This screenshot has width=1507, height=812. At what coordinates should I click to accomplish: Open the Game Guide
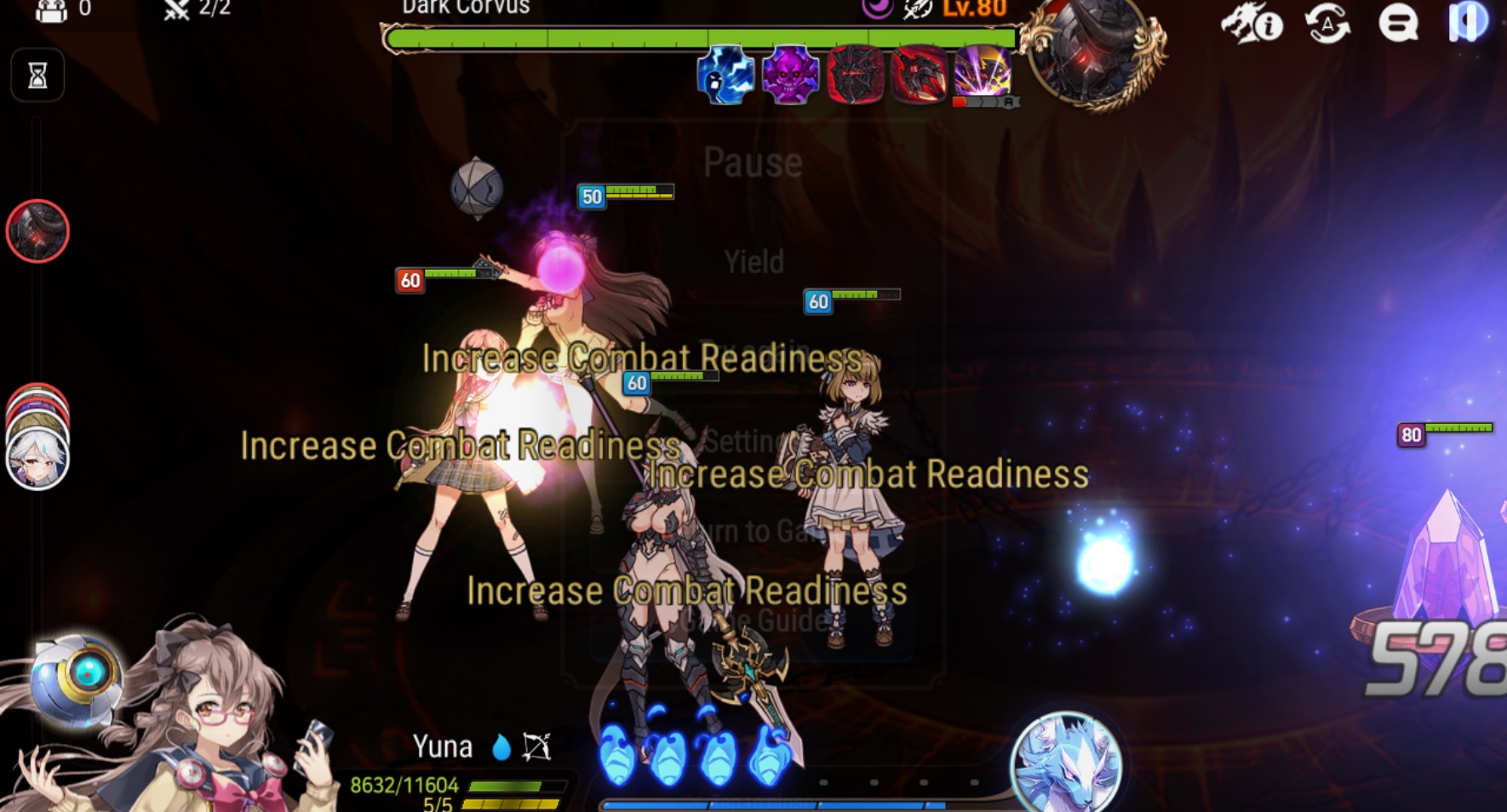pyautogui.click(x=753, y=621)
